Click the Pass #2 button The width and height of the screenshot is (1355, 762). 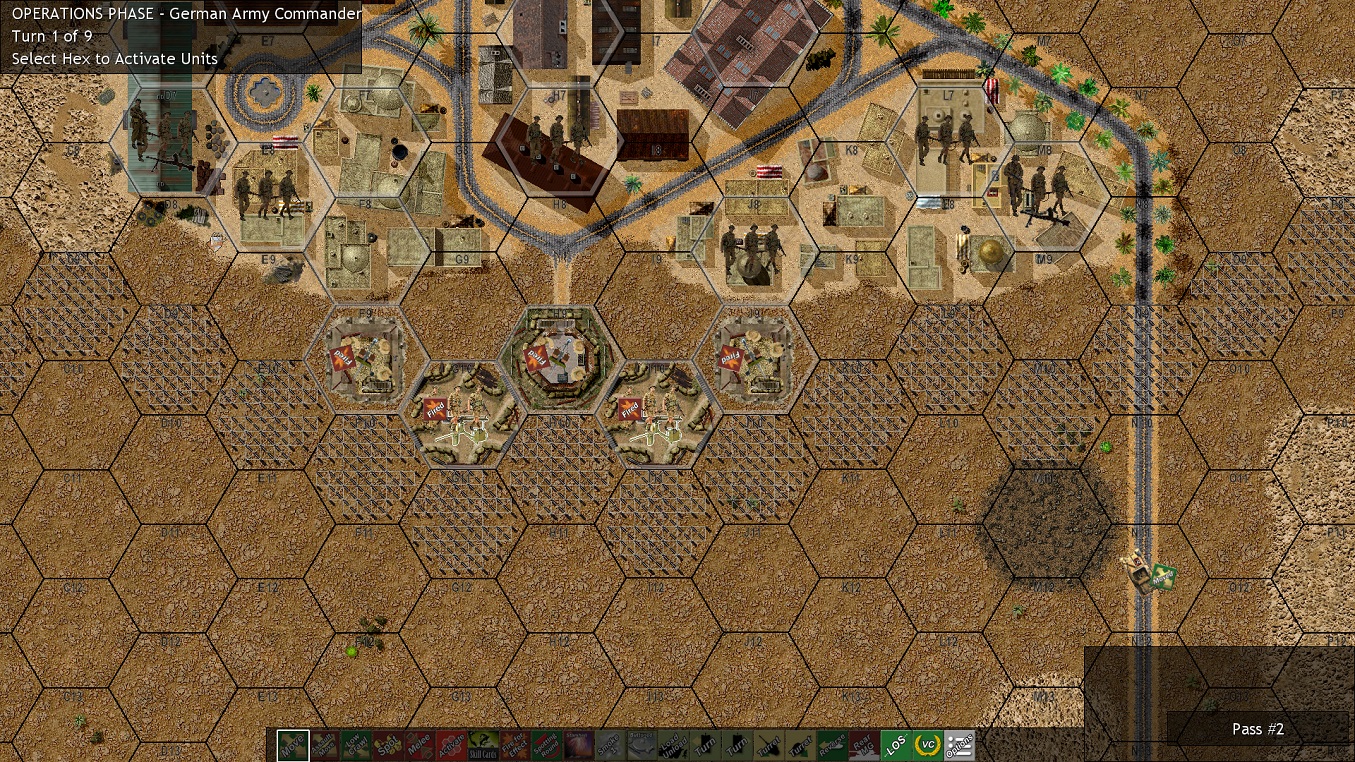point(1258,729)
